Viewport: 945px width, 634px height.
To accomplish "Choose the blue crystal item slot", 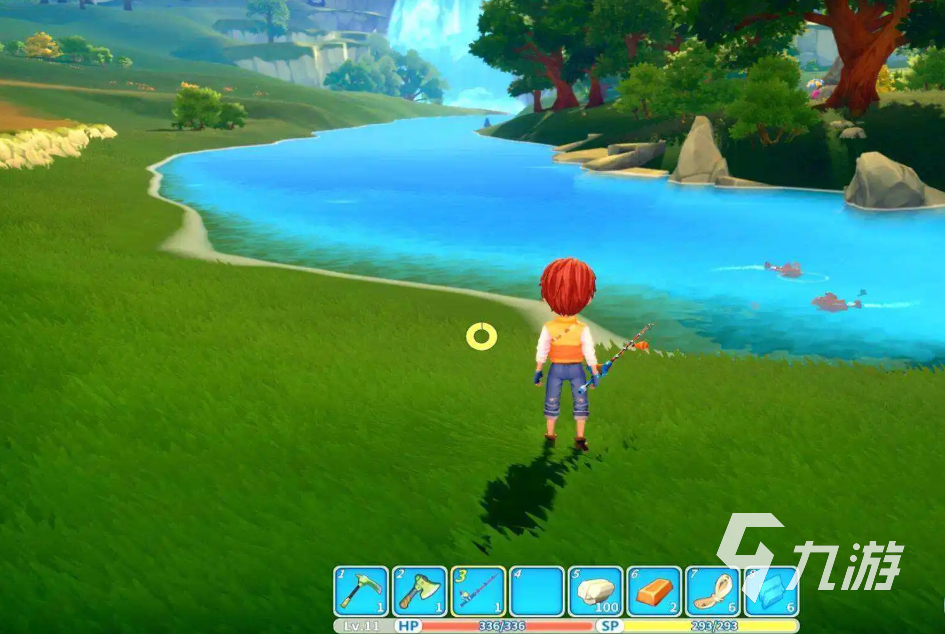I will [772, 591].
